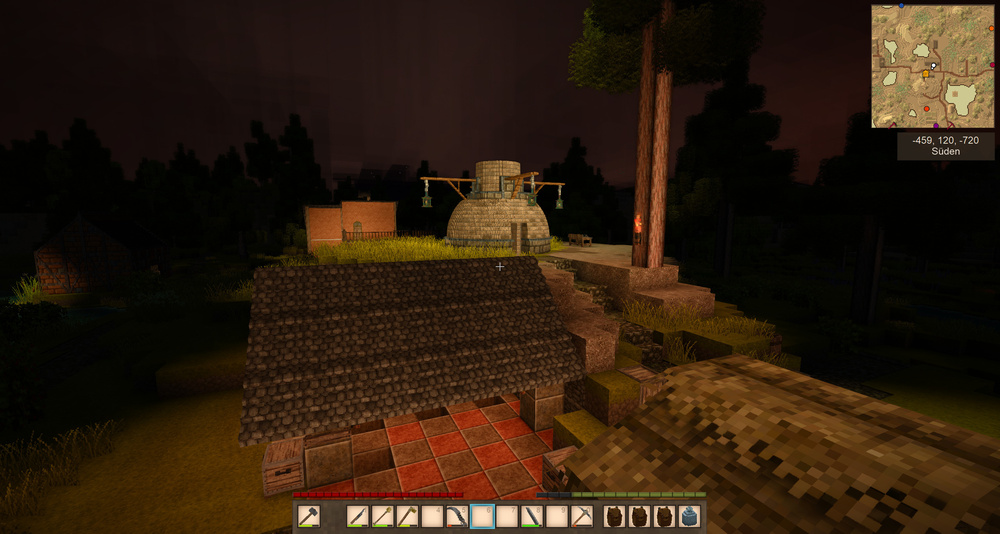Image resolution: width=1000 pixels, height=534 pixels.
Task: Select the scythe in hotbar slot 5
Action: tap(457, 516)
